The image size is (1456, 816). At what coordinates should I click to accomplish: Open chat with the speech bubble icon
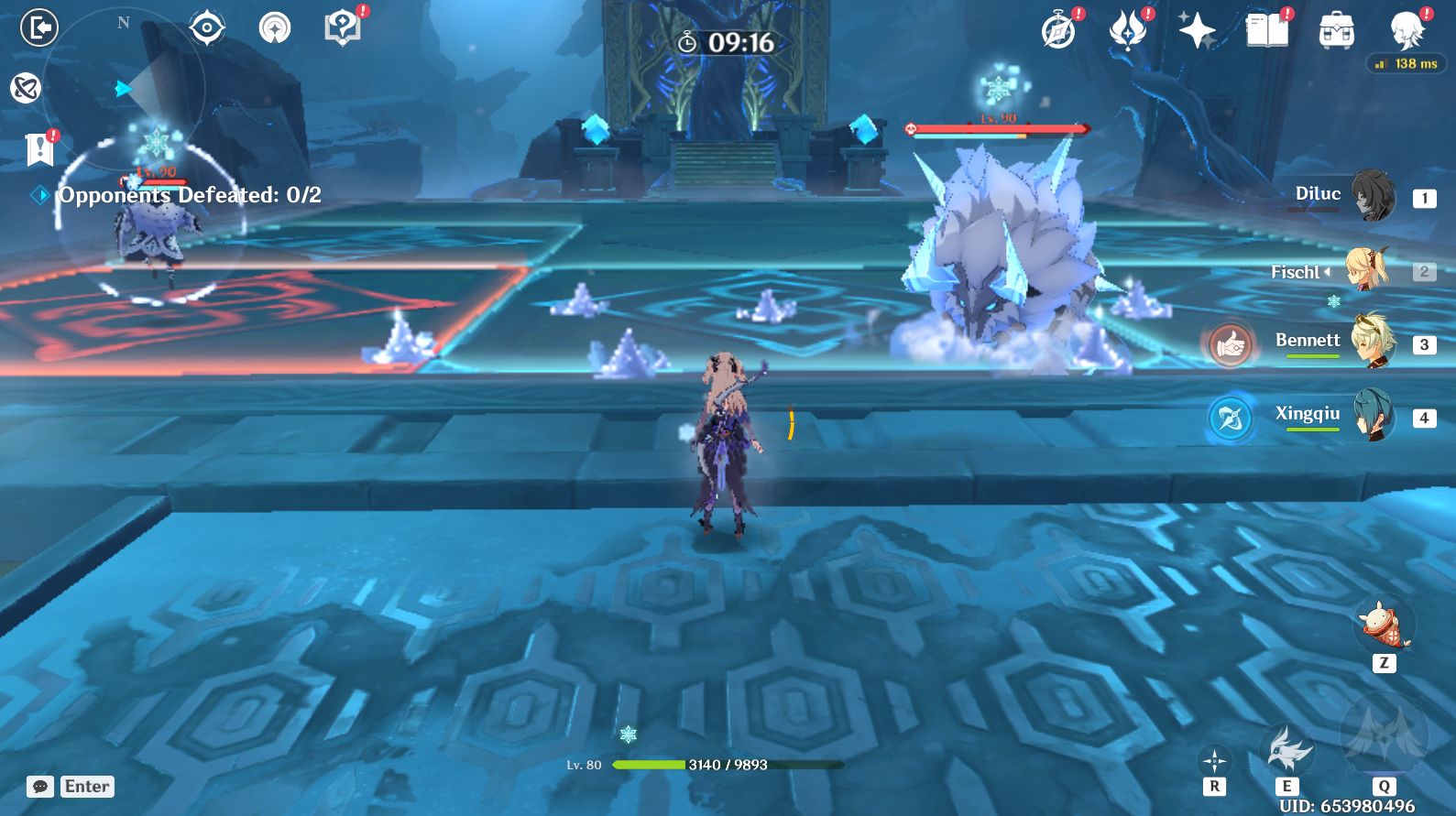pos(38,787)
